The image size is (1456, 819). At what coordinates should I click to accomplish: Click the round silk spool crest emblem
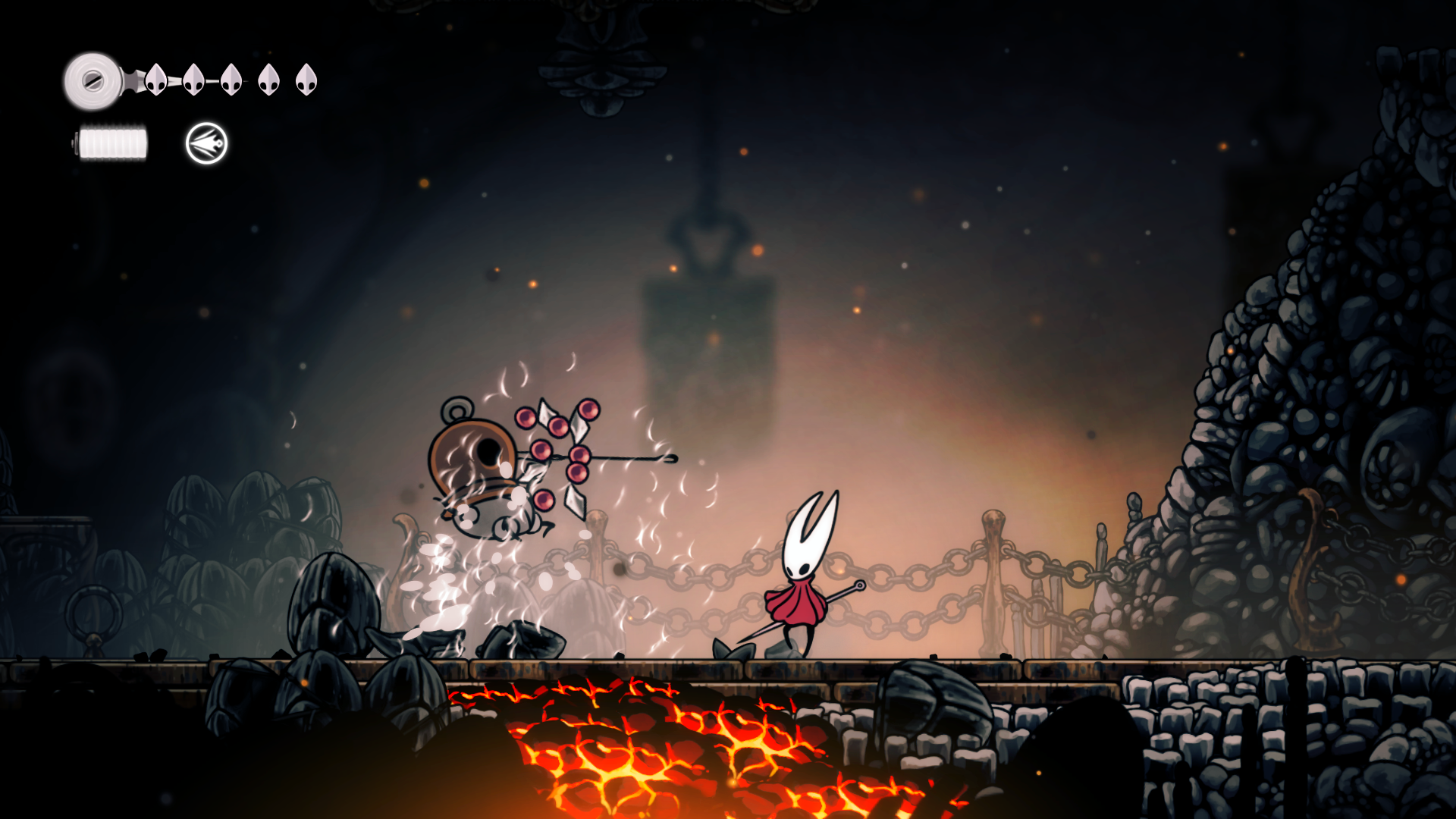[x=93, y=80]
